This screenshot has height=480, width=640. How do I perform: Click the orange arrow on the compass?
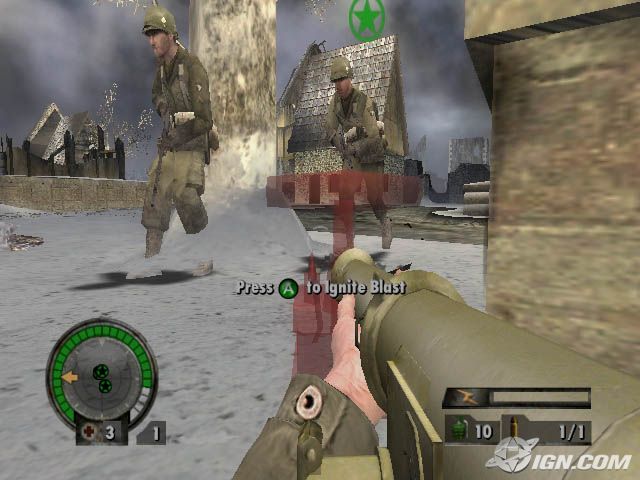(x=69, y=378)
